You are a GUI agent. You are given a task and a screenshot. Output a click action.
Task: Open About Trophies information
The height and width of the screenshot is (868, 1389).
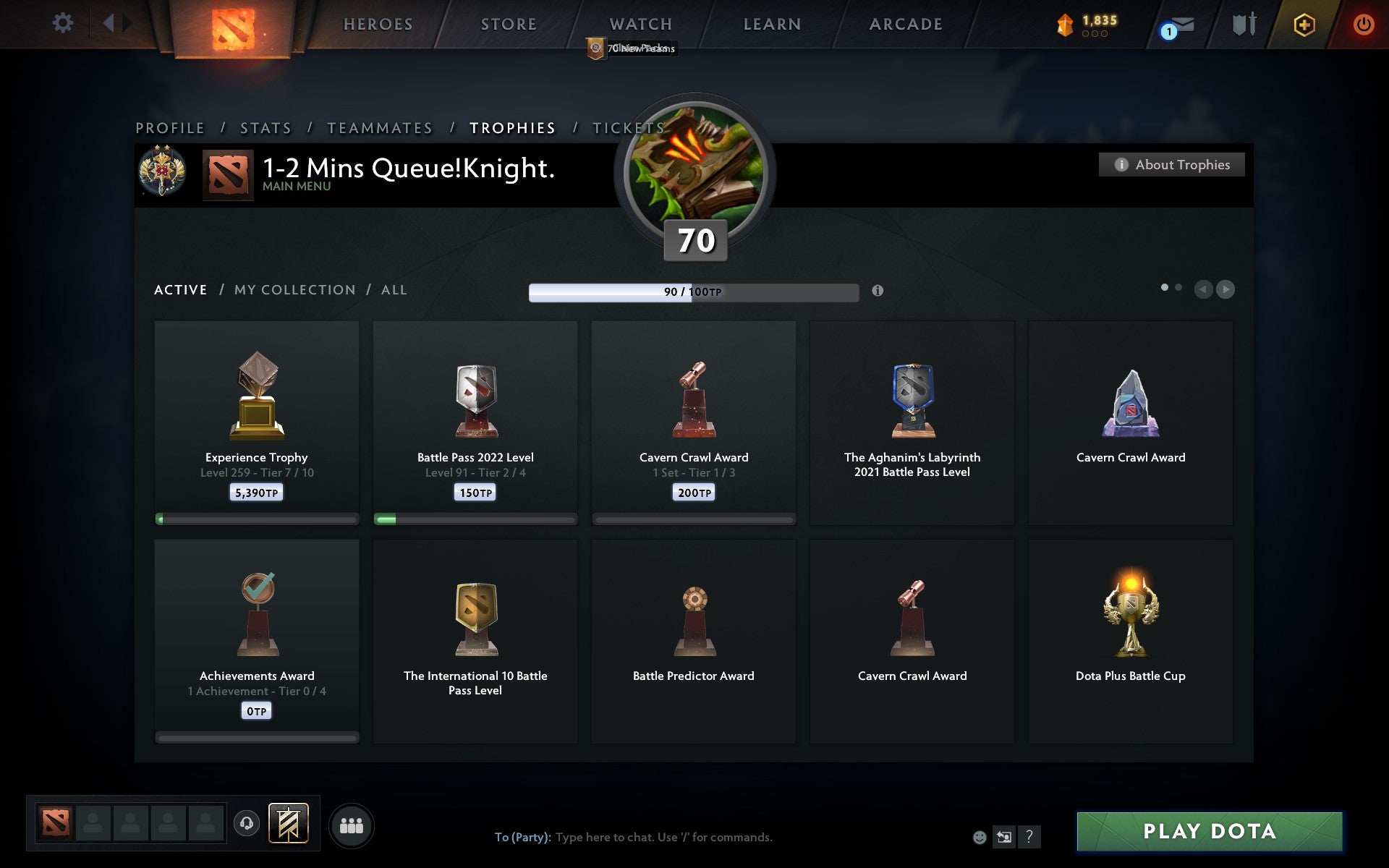coord(1171,164)
